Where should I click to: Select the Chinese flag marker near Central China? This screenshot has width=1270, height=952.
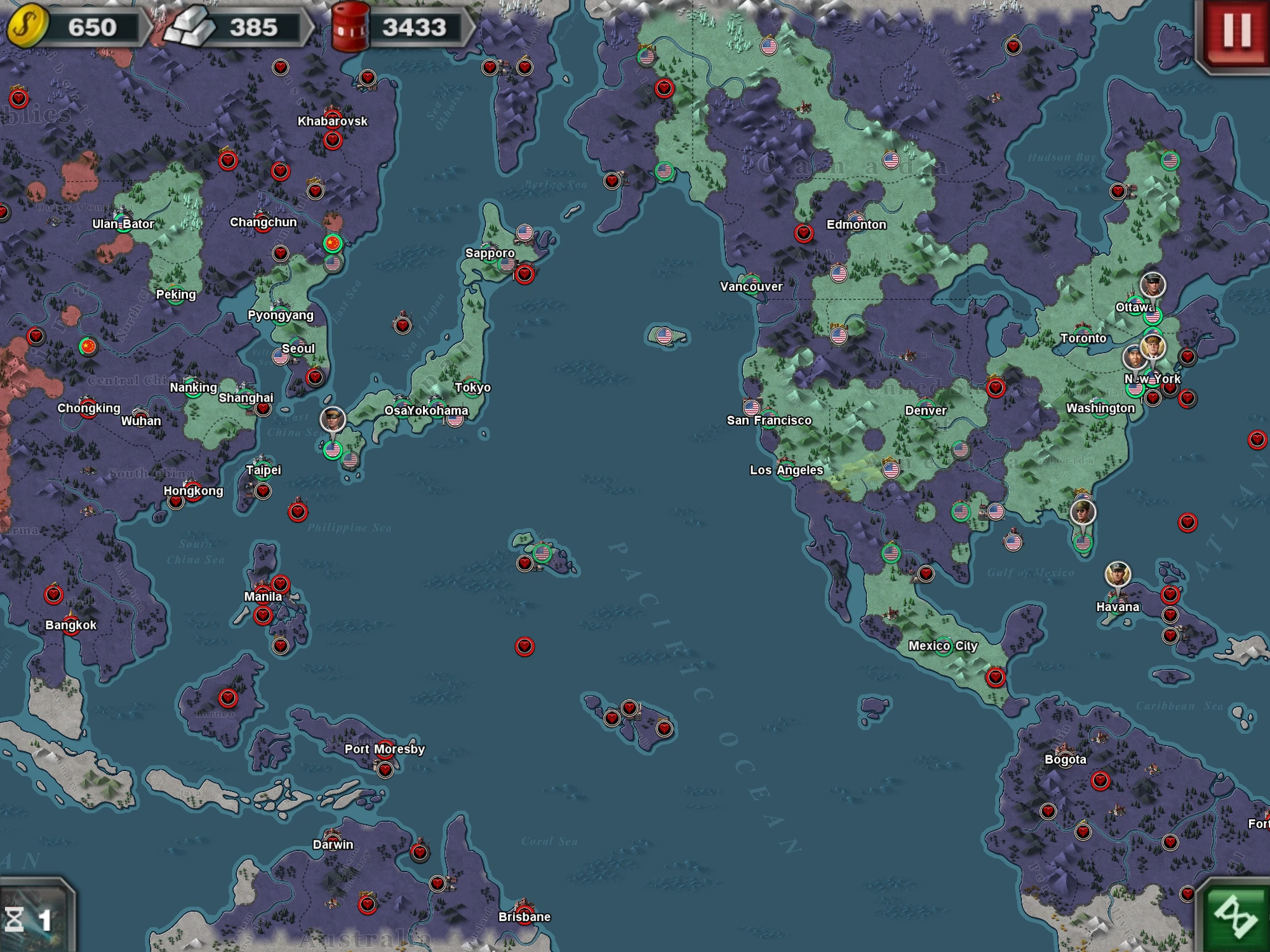[89, 347]
